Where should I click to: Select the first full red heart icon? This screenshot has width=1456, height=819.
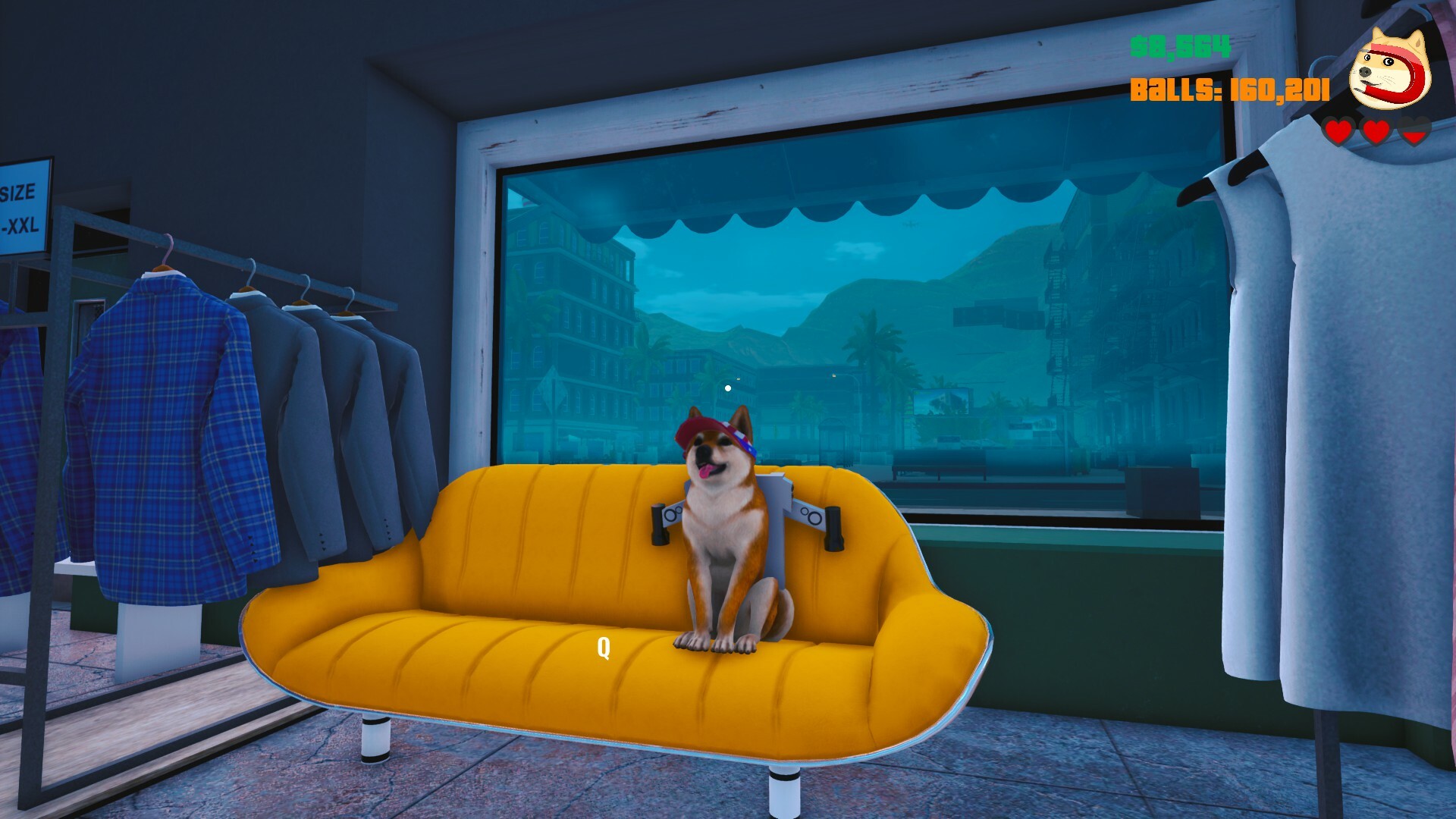(1338, 130)
